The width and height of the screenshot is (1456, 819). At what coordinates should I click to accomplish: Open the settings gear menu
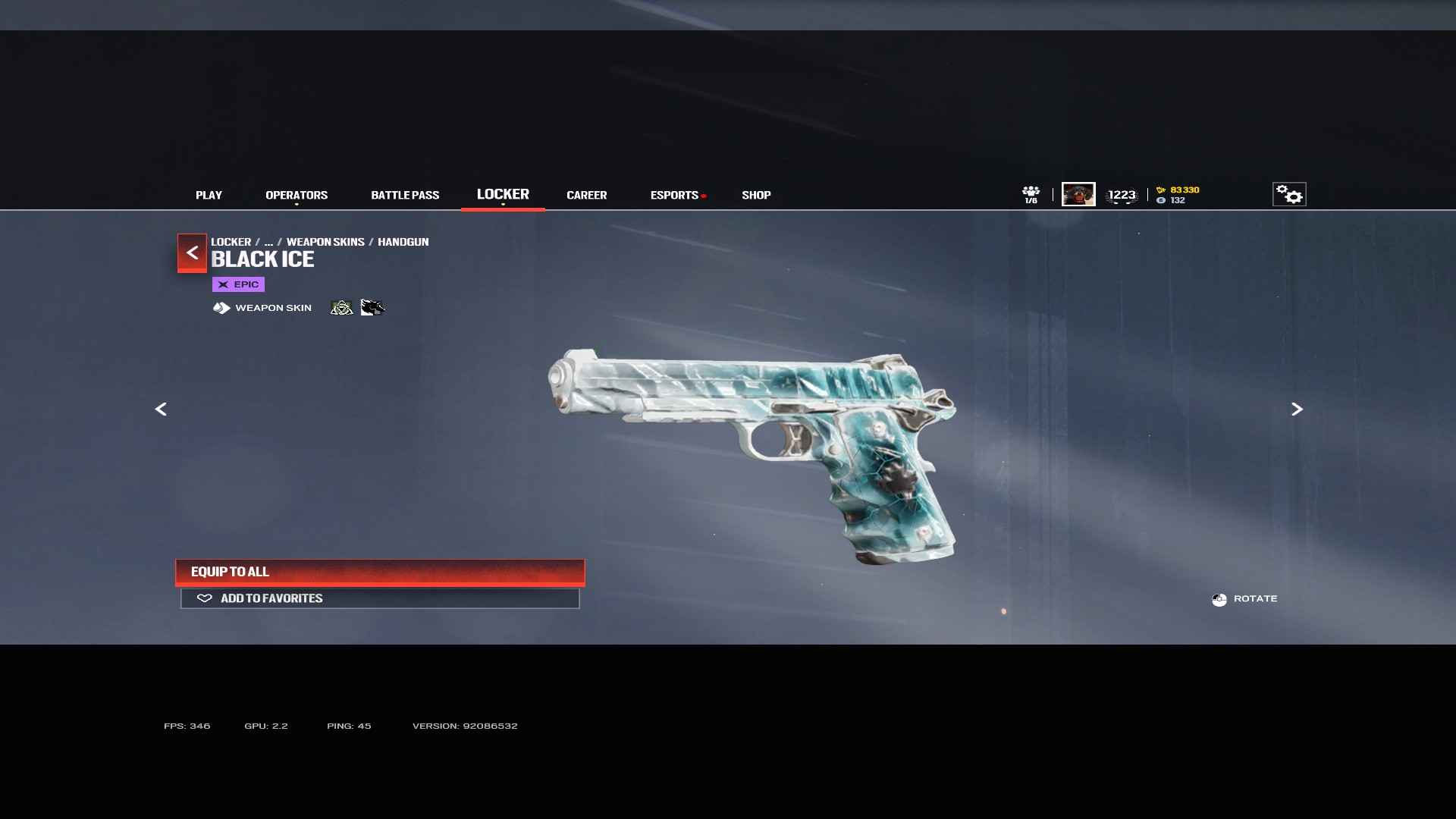(x=1289, y=195)
